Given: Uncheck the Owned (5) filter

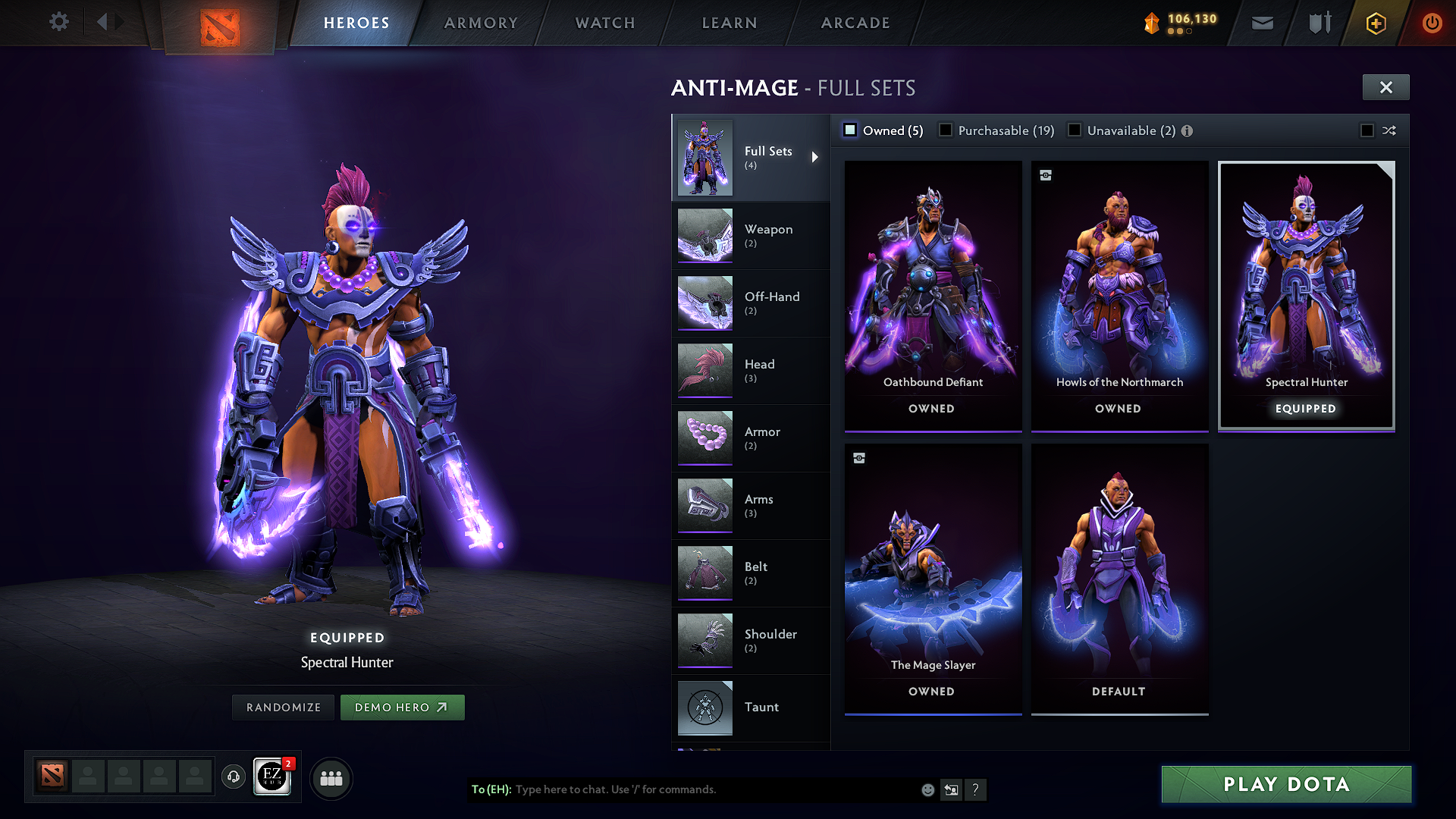Looking at the screenshot, I should click(x=850, y=130).
